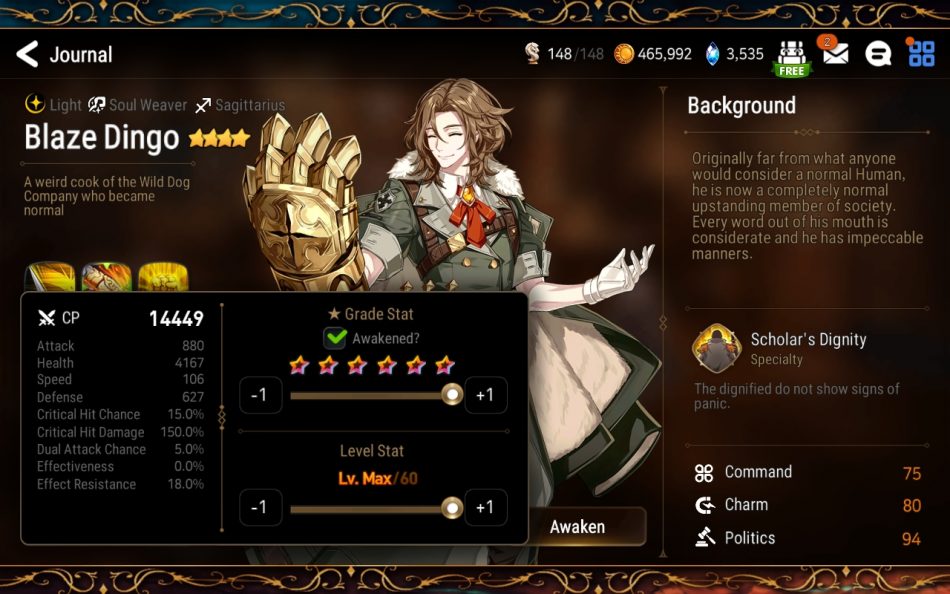Toggle the Awakened checkbox
The image size is (950, 594).
coord(335,338)
